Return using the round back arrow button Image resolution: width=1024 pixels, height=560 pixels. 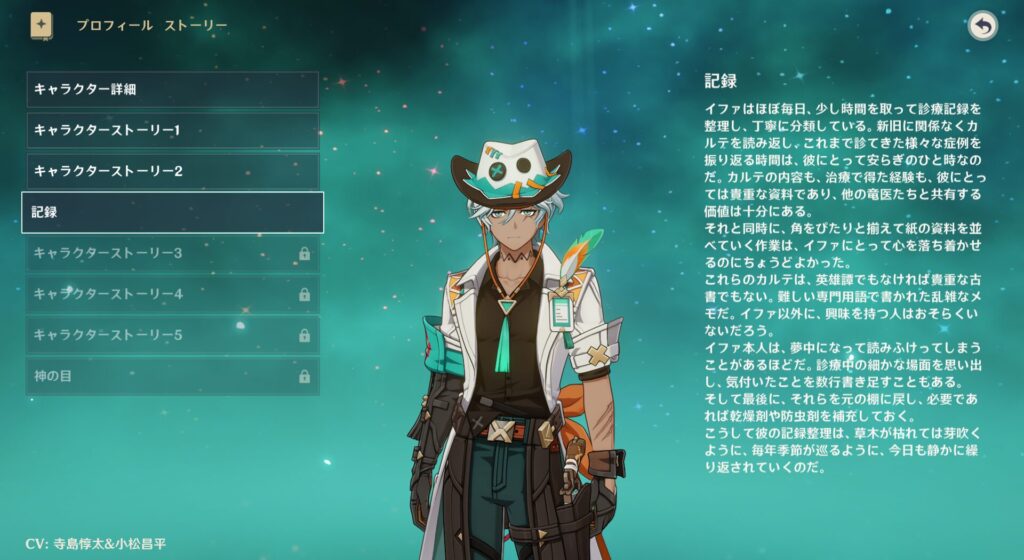pyautogui.click(x=983, y=26)
